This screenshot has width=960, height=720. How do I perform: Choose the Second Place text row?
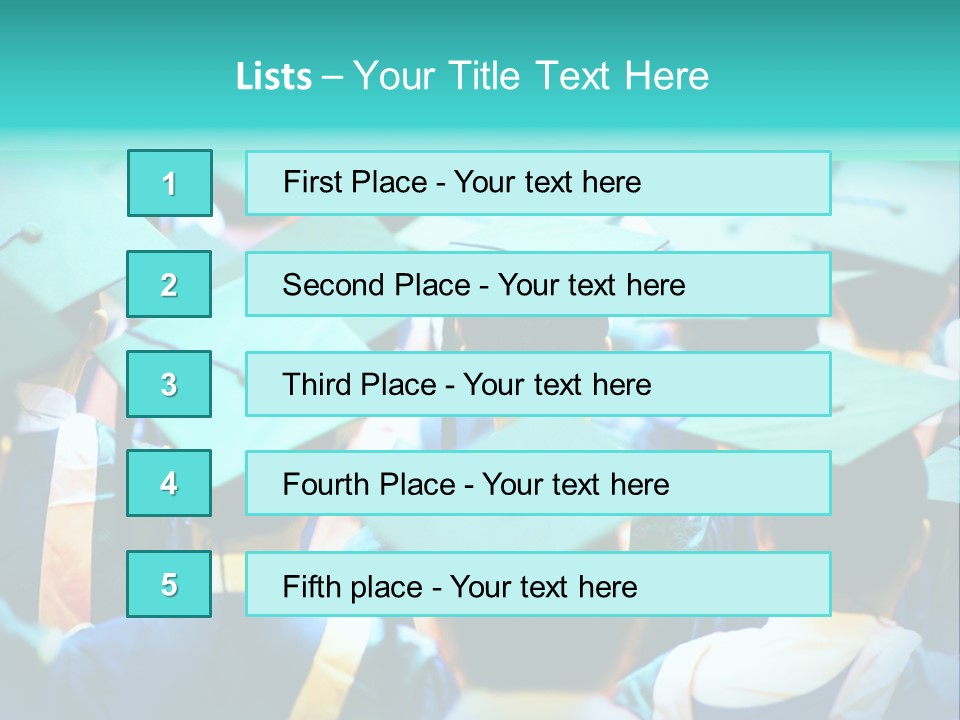pyautogui.click(x=538, y=284)
